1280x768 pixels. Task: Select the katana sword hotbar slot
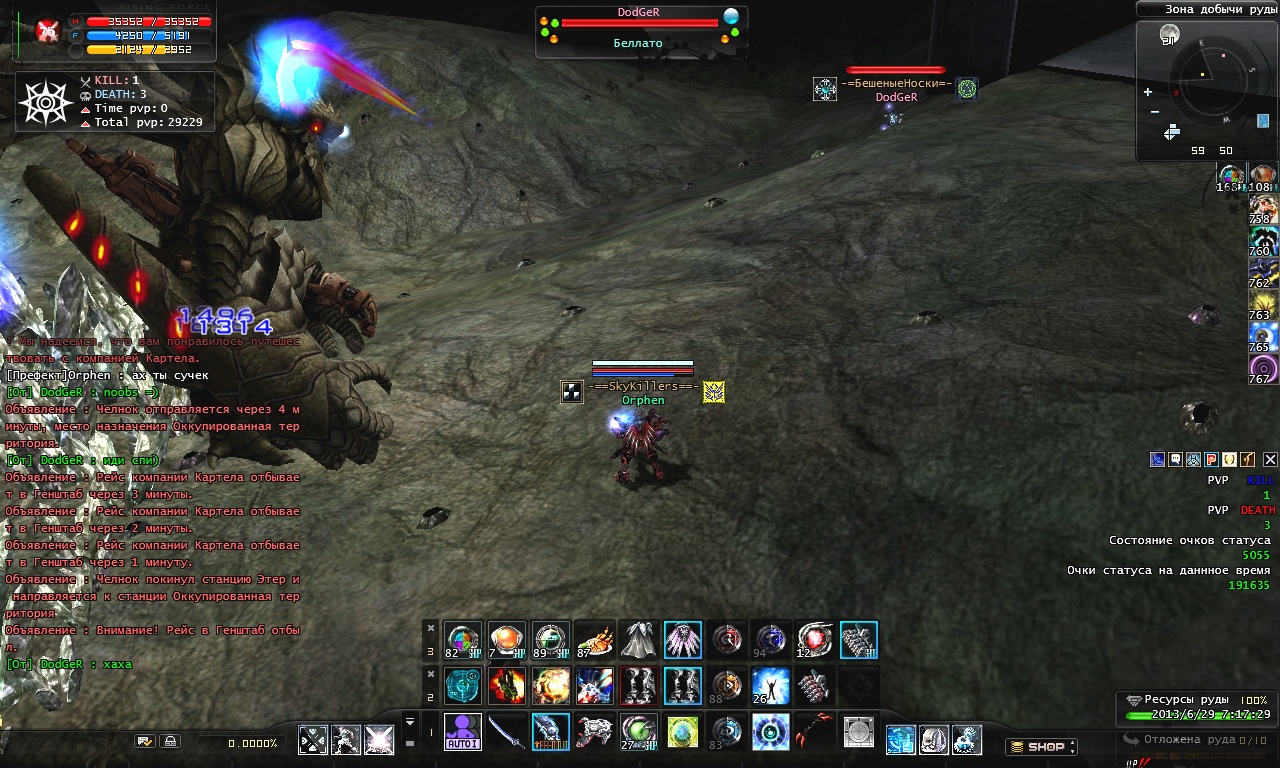click(506, 731)
